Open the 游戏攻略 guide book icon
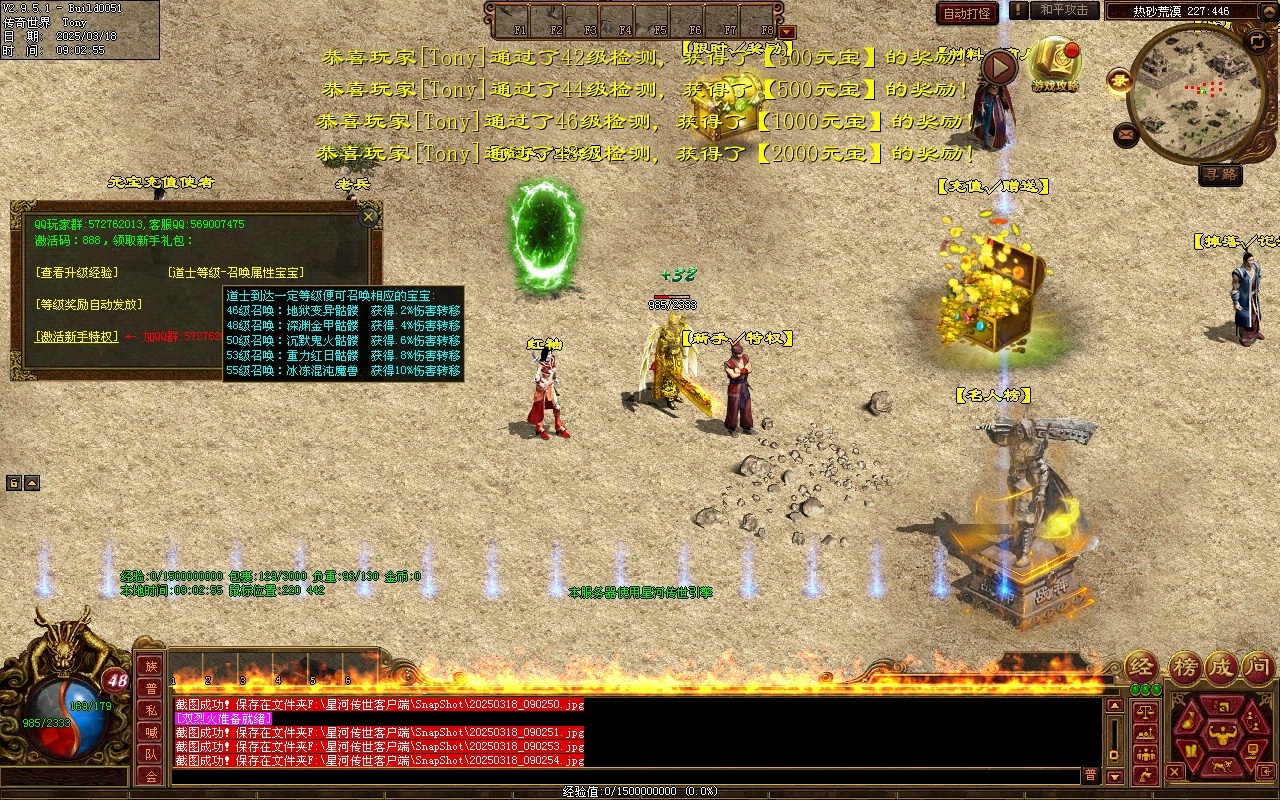The image size is (1280, 800). tap(1054, 63)
